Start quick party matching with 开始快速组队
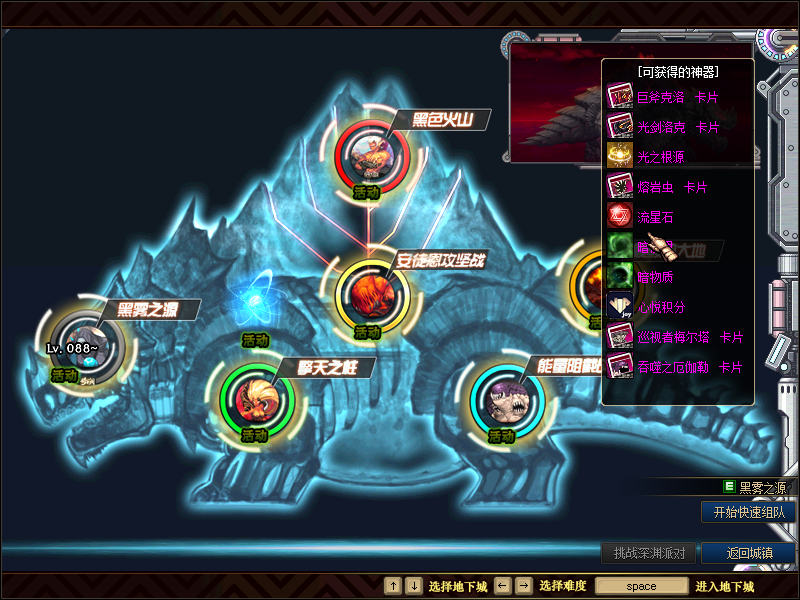 coord(748,512)
